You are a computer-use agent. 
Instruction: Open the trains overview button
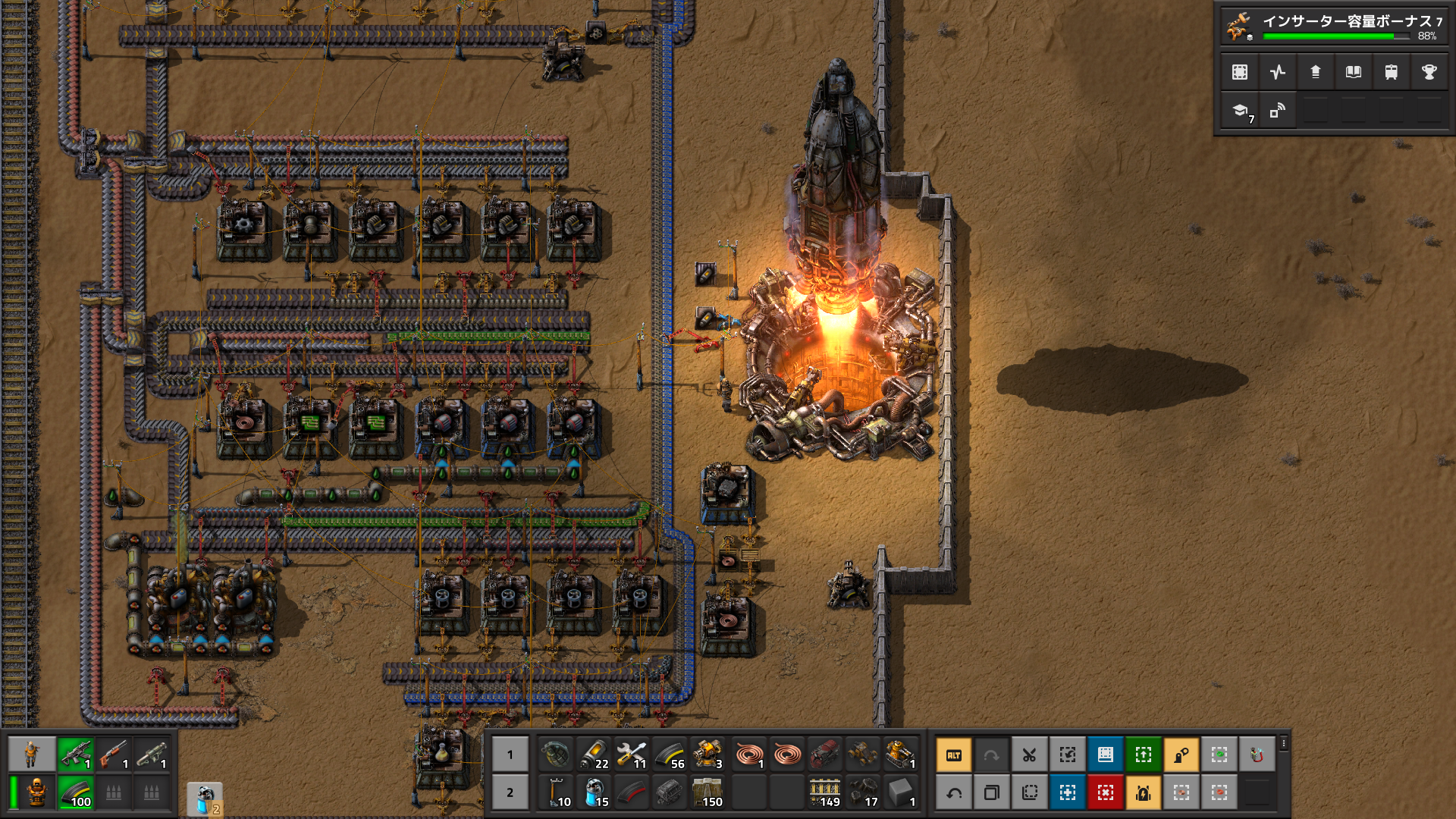1392,72
